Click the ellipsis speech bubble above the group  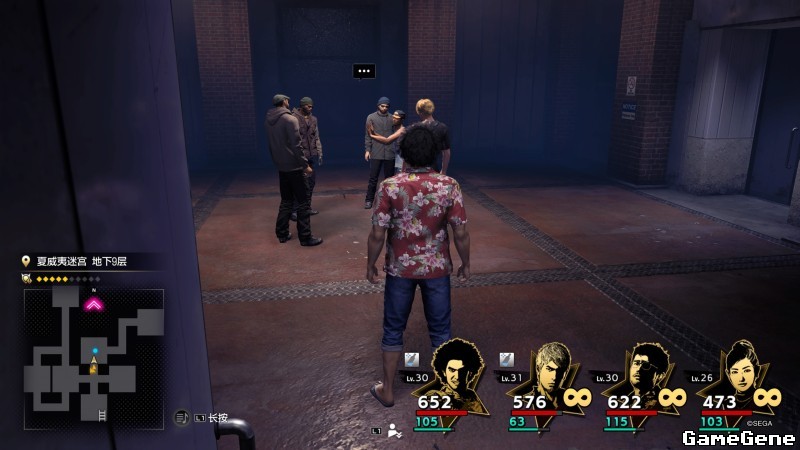(x=364, y=71)
